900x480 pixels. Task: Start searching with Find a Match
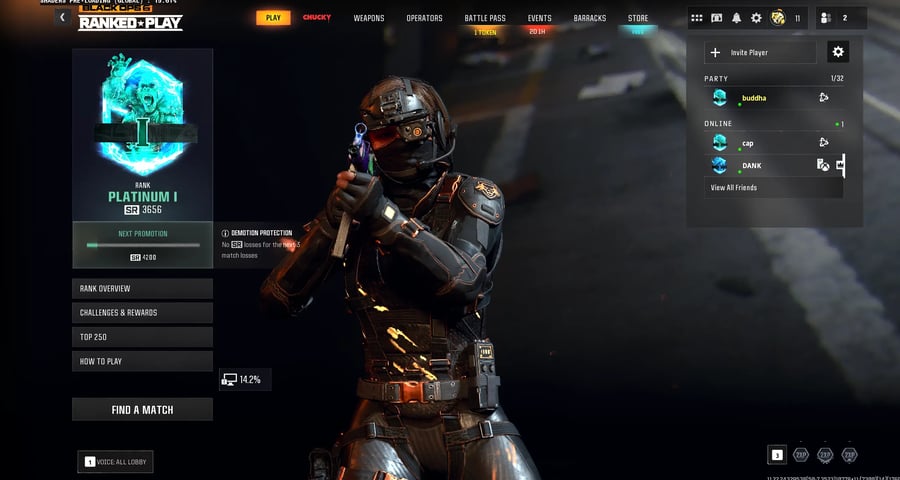click(142, 409)
